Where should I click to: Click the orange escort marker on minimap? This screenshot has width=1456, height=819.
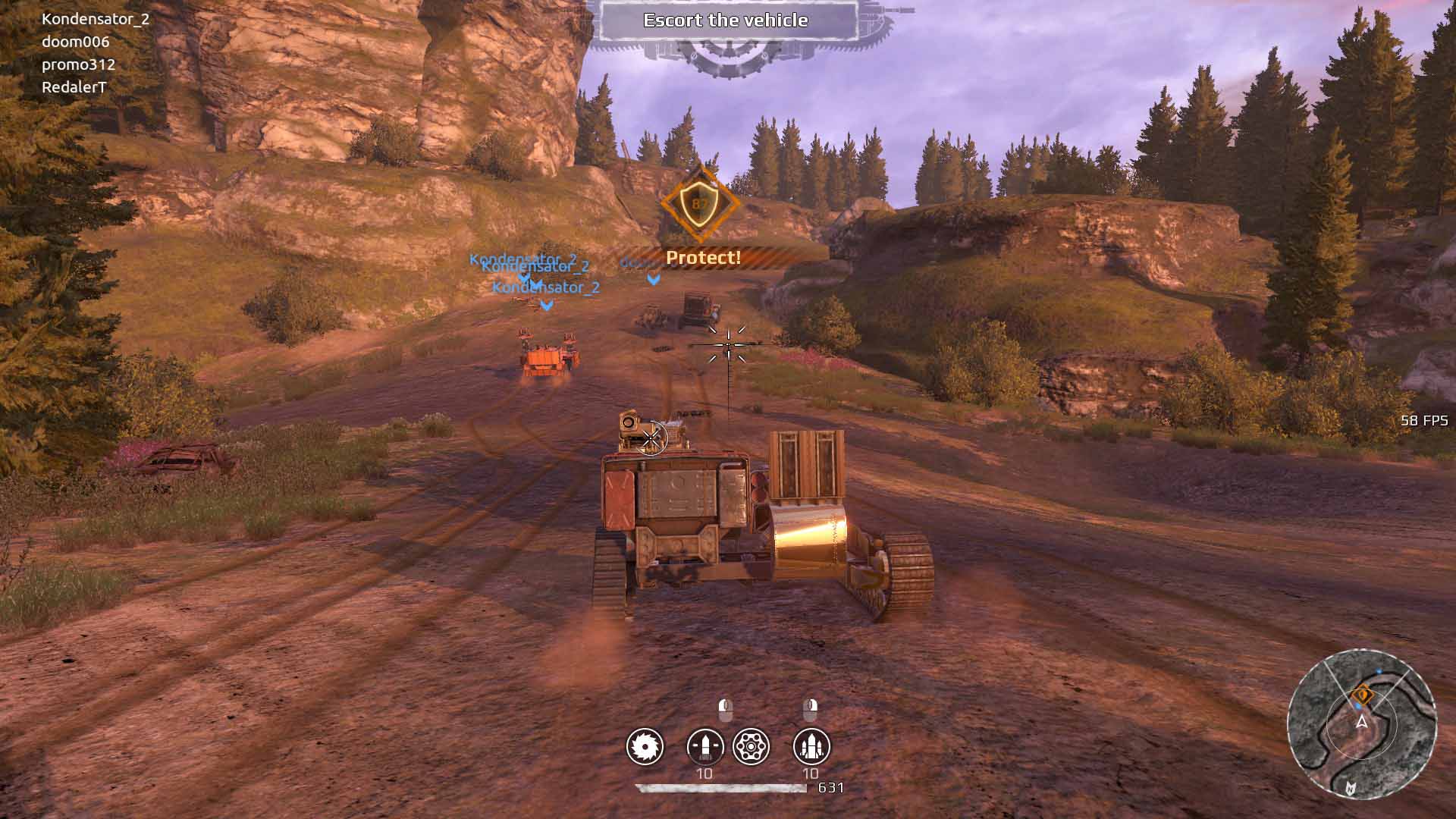[x=1363, y=693]
